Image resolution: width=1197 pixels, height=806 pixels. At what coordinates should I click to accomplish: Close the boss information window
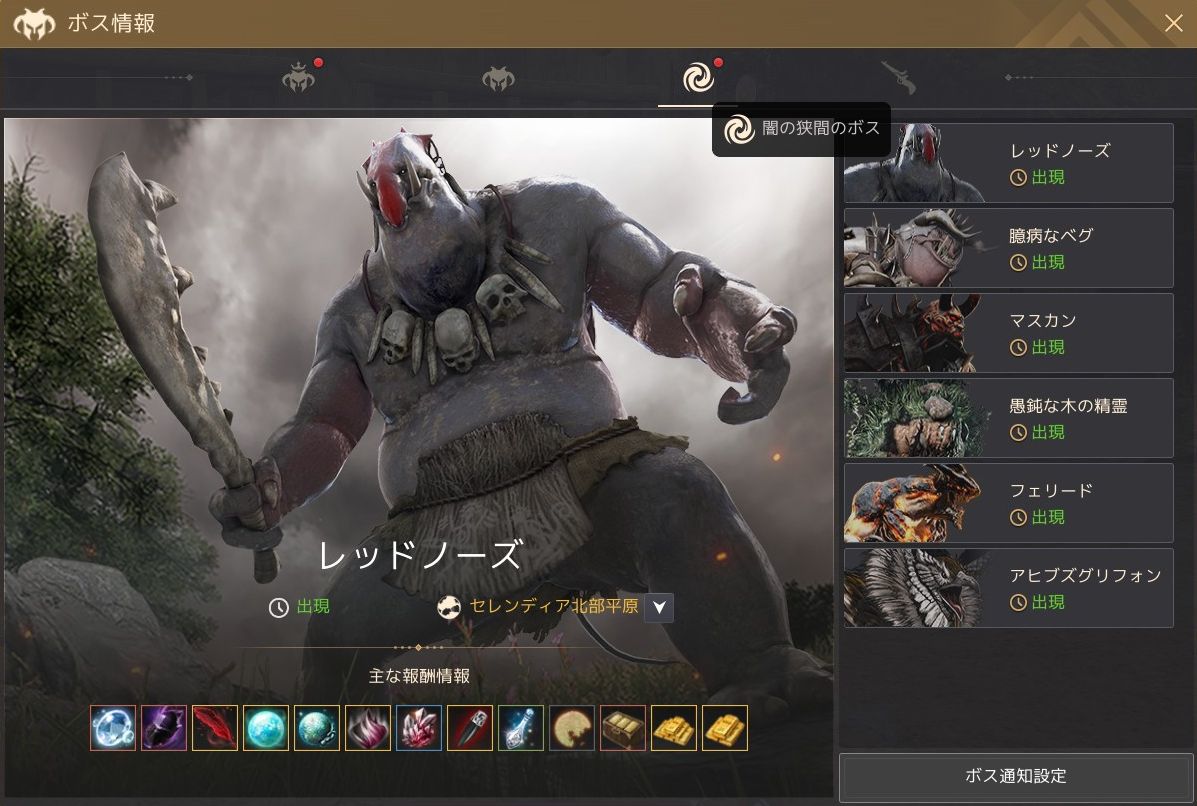pyautogui.click(x=1173, y=23)
